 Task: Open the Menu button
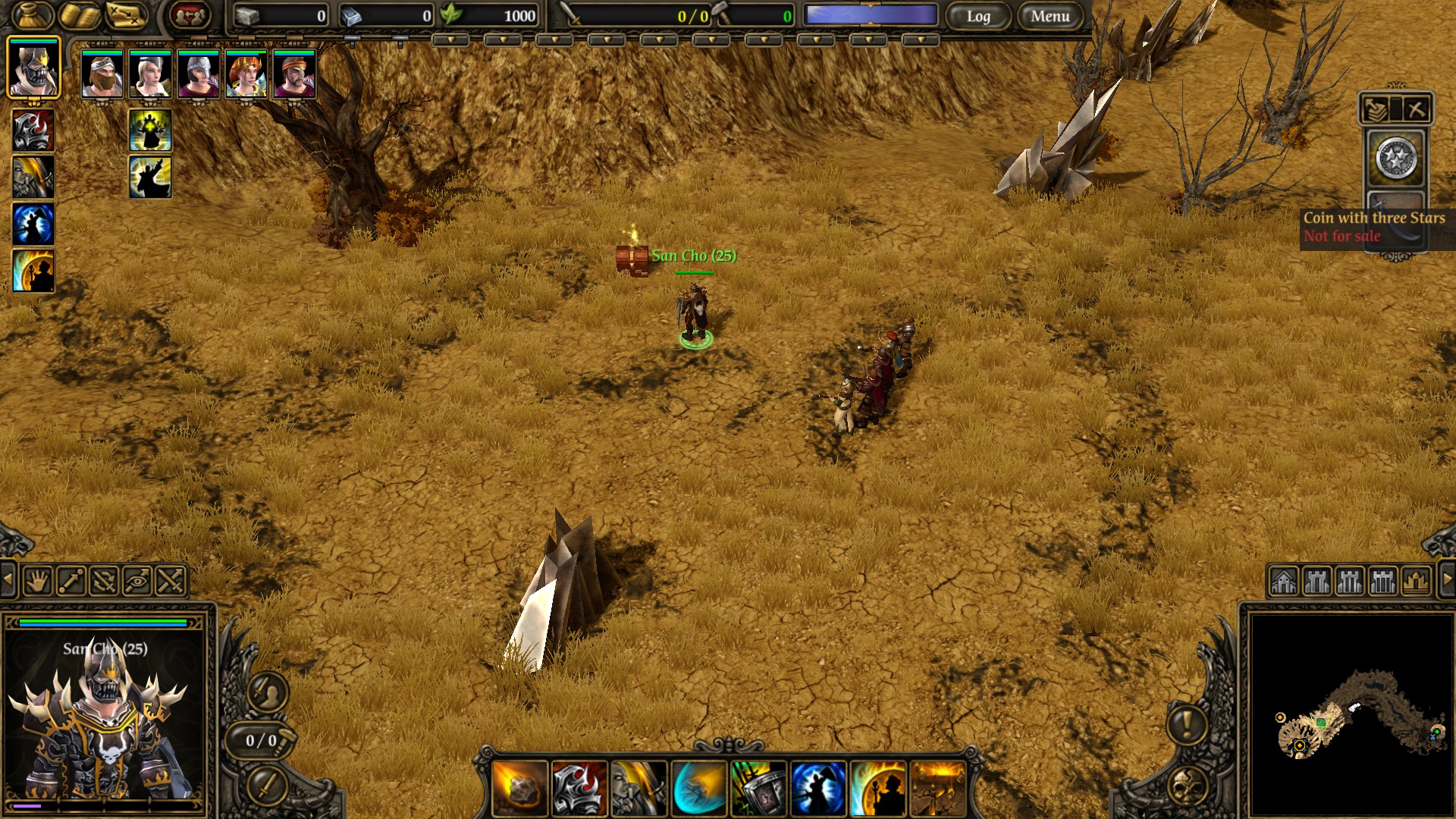(x=1050, y=16)
